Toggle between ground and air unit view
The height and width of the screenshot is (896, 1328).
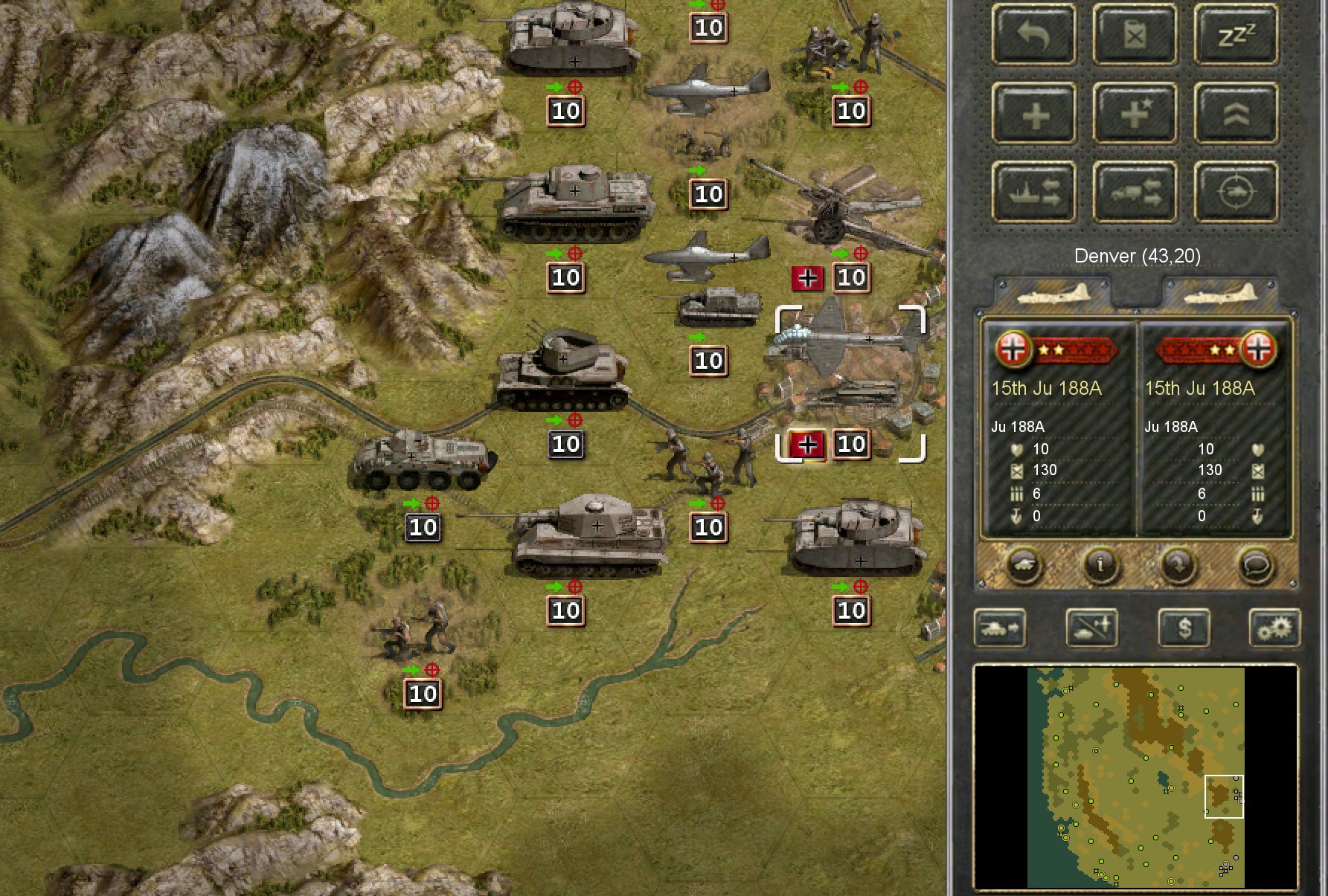click(x=1091, y=628)
